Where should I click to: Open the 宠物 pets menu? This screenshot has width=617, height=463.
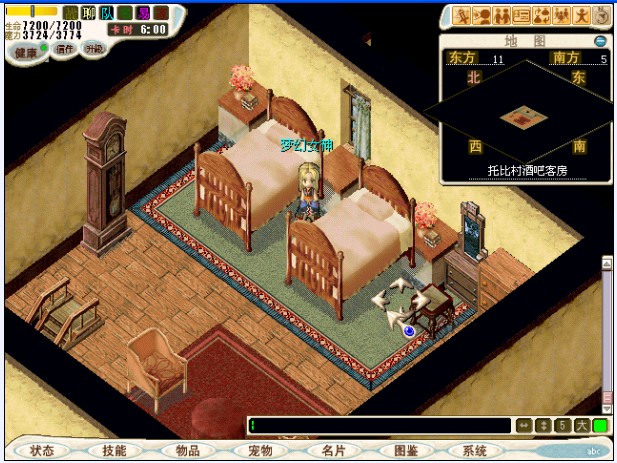[260, 451]
